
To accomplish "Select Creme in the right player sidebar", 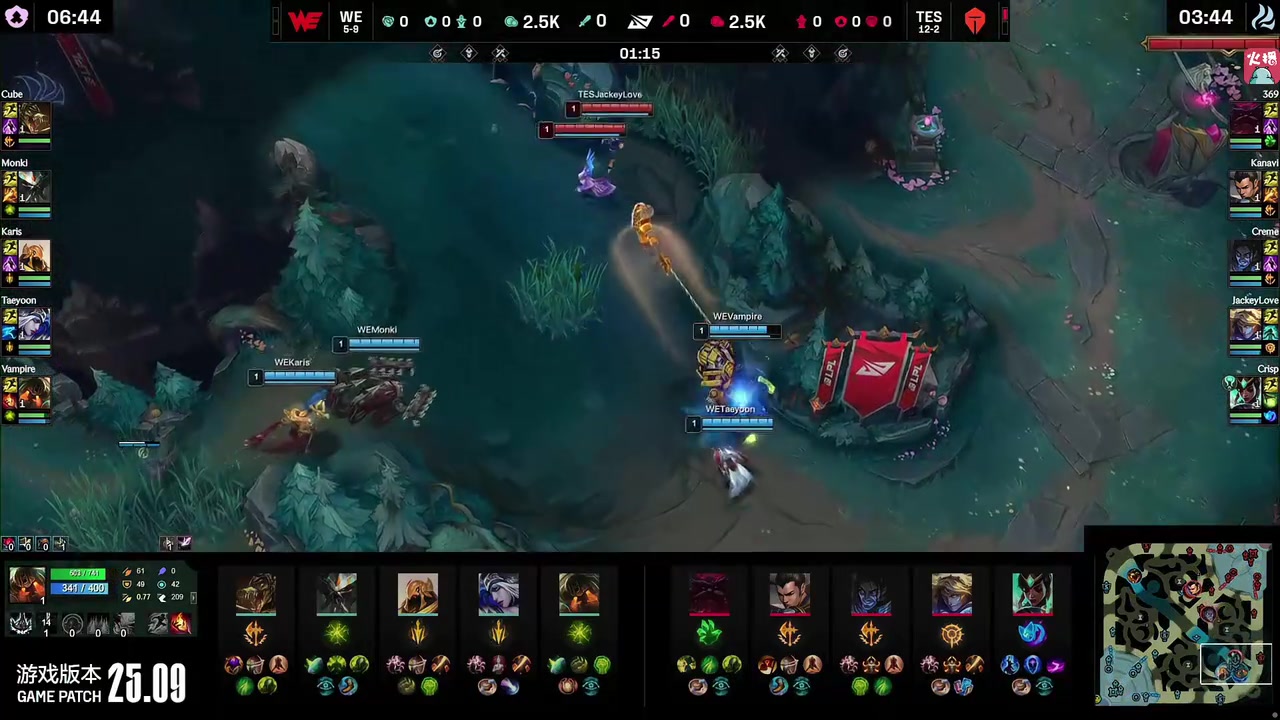I will point(1246,256).
